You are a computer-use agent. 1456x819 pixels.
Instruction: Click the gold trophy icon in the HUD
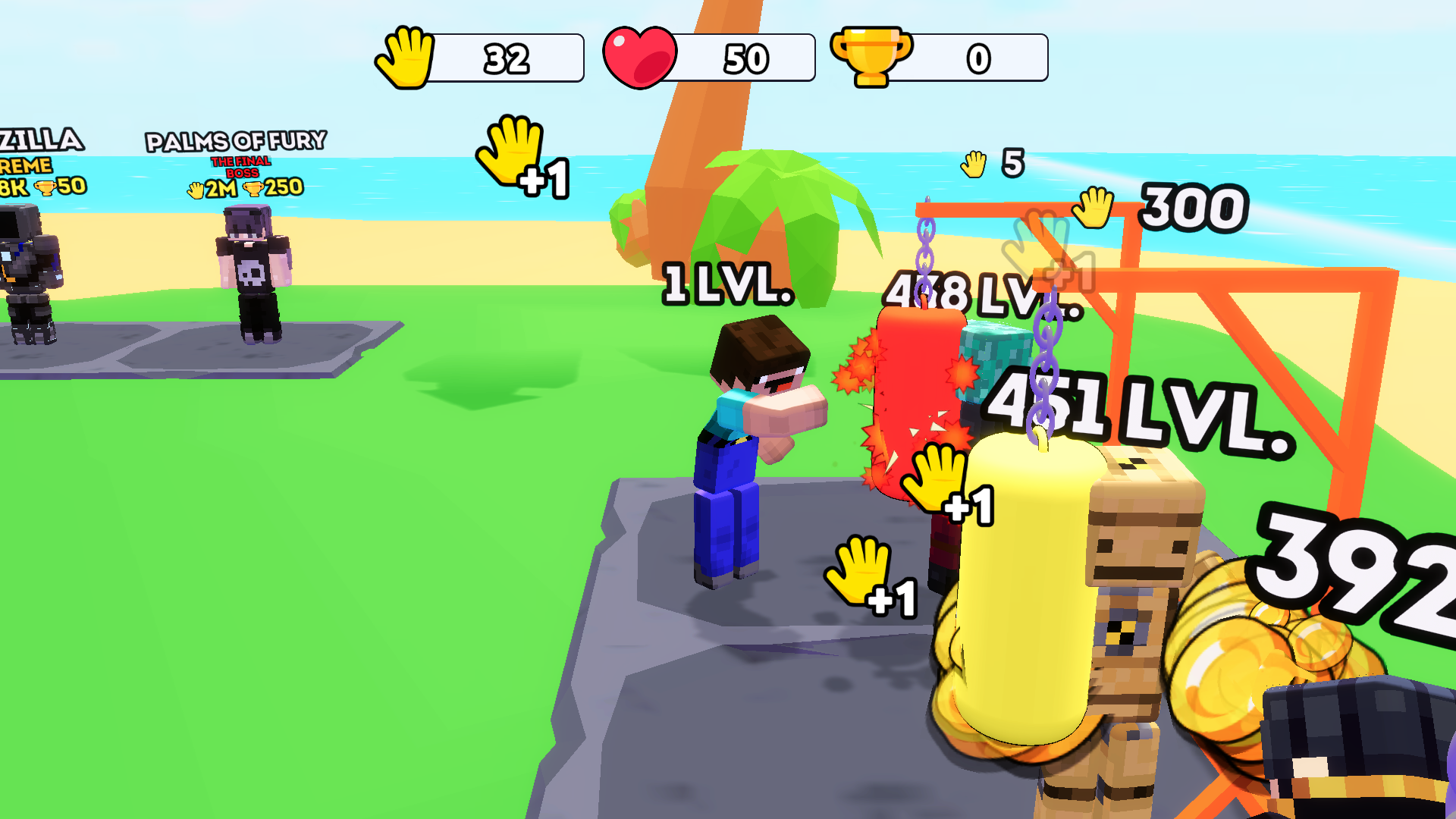point(870,56)
